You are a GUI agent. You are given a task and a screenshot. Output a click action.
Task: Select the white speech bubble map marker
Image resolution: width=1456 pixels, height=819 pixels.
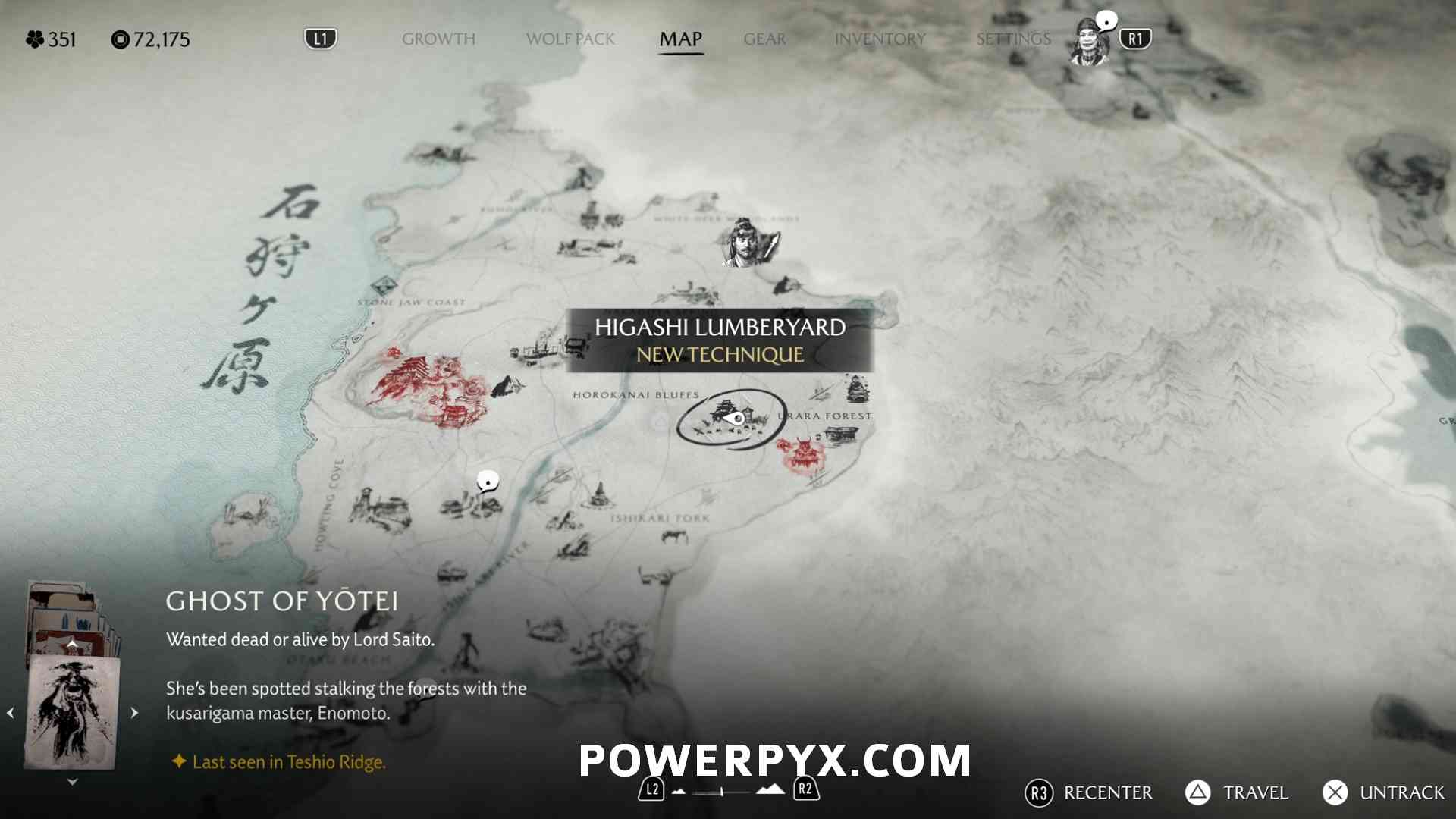(488, 481)
